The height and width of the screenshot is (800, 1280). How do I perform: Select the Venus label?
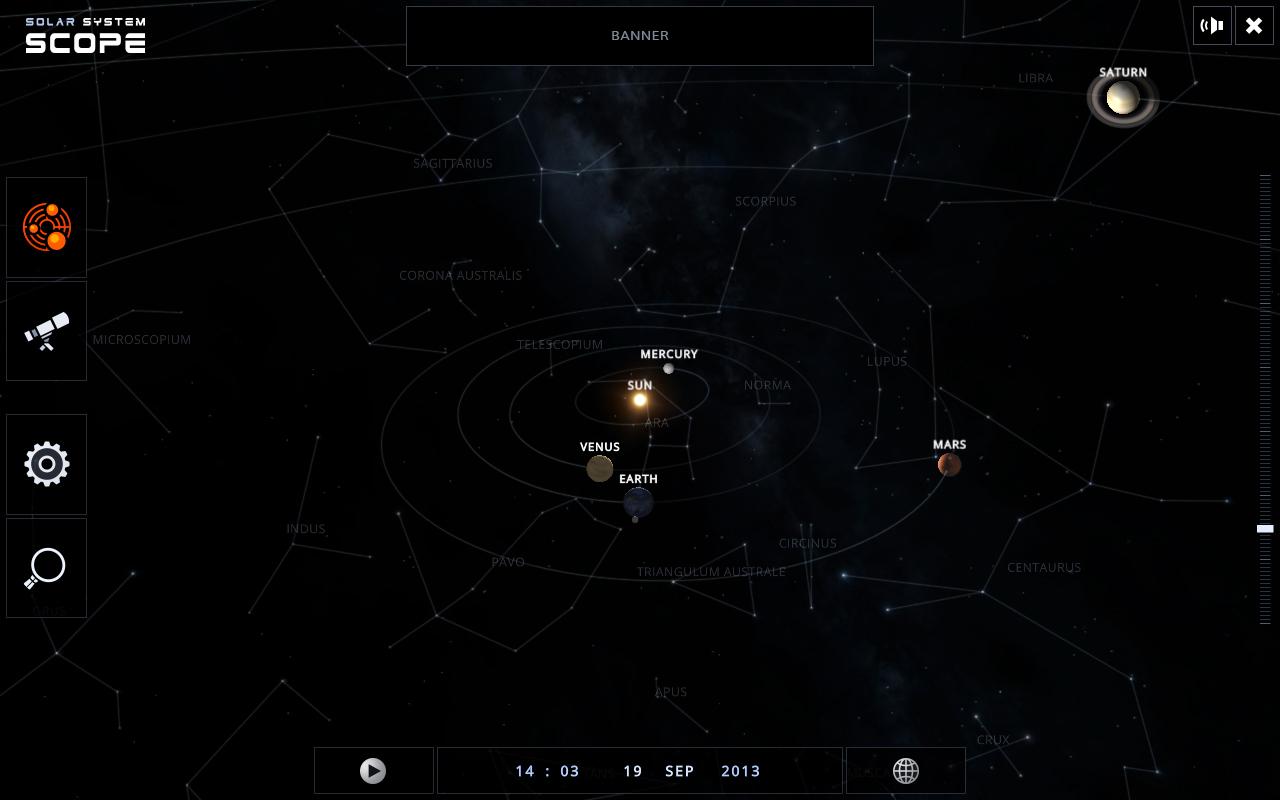point(600,447)
